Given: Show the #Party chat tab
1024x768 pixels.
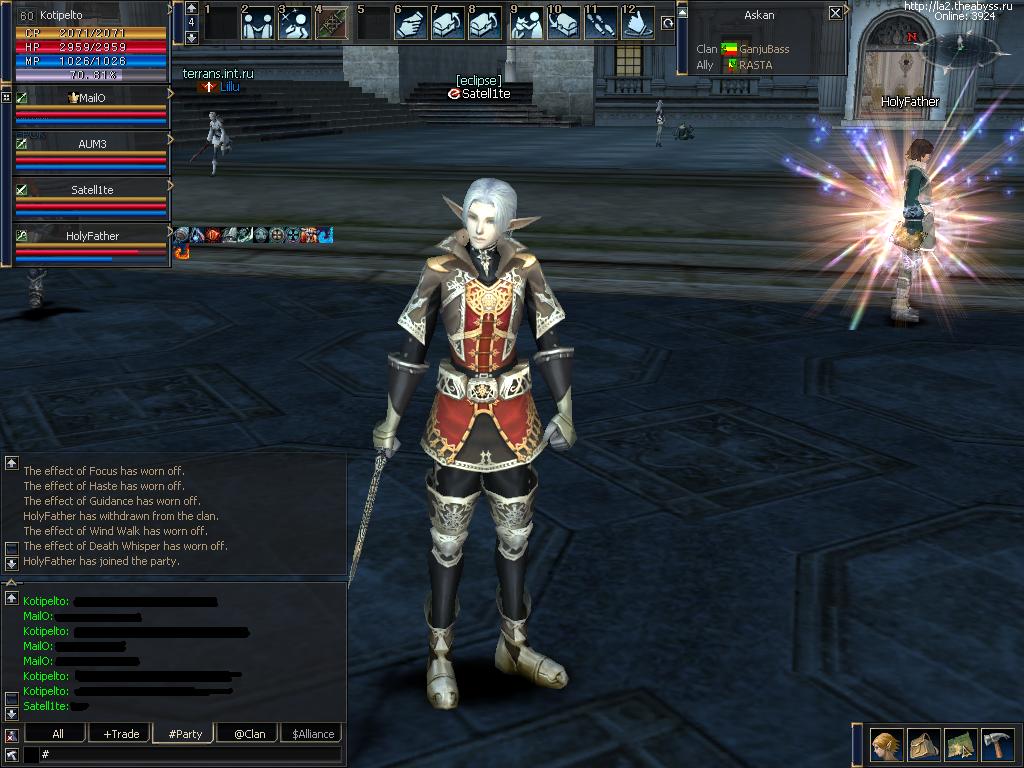Looking at the screenshot, I should tap(185, 734).
